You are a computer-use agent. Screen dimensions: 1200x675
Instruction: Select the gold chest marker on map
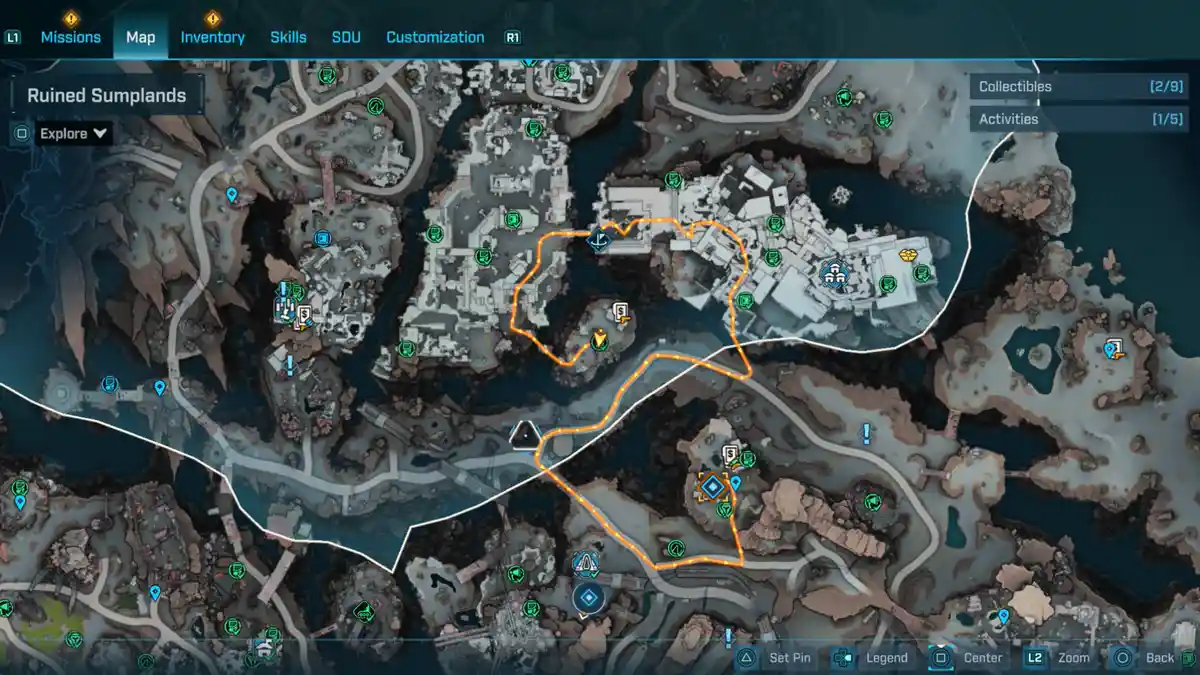[x=909, y=254]
